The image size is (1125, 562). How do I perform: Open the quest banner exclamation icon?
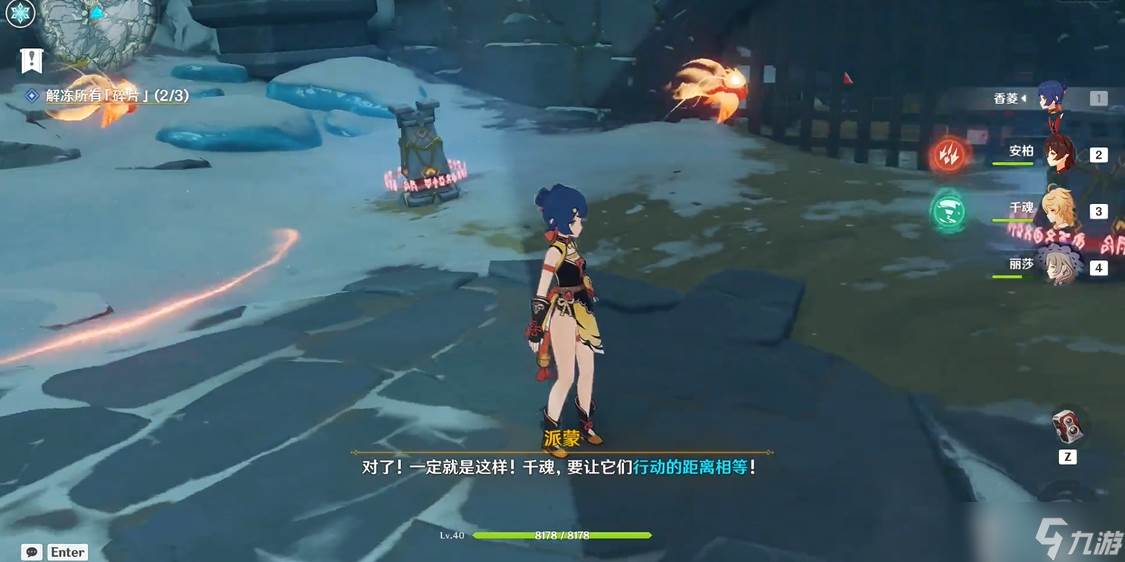[x=32, y=60]
